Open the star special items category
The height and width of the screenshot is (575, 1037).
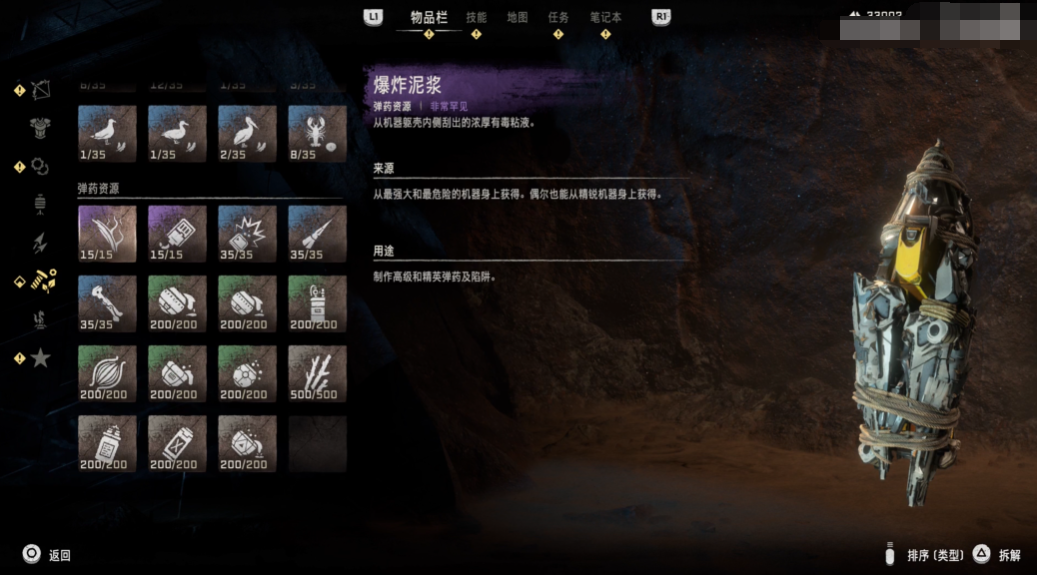[x=40, y=357]
